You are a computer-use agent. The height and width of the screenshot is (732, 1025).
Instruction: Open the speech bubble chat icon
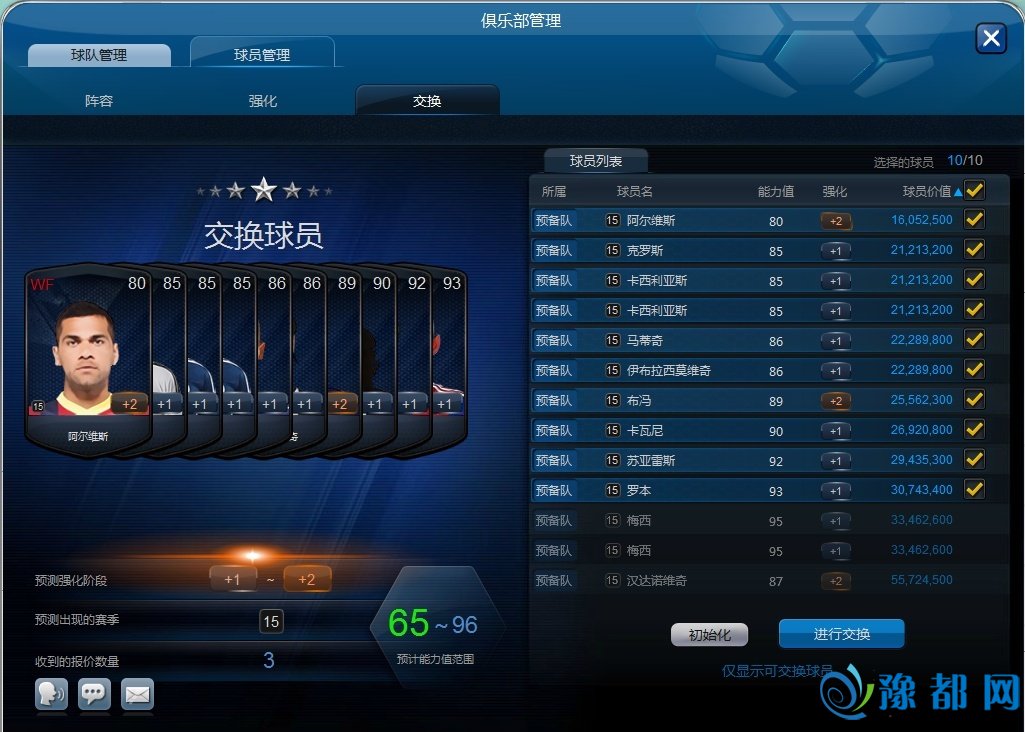(x=95, y=694)
